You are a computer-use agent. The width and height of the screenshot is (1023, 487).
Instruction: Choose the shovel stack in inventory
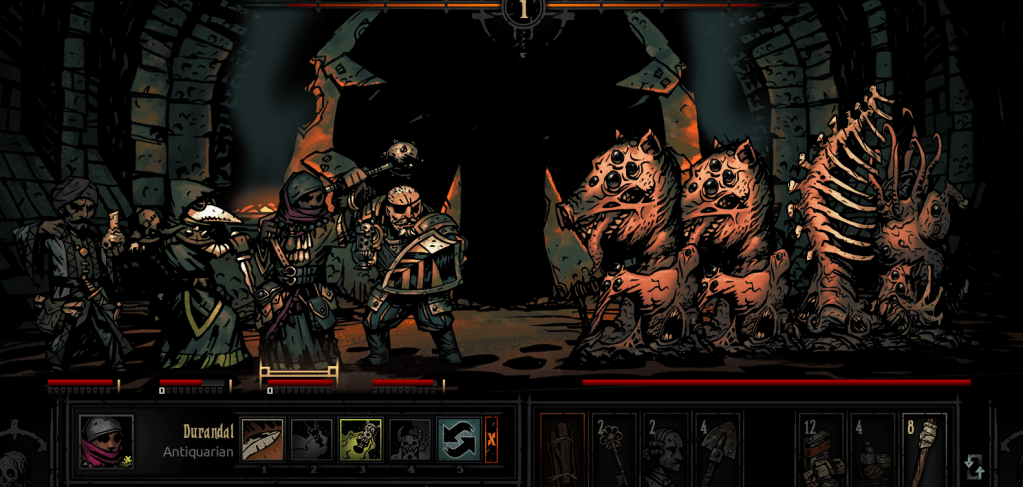click(716, 449)
